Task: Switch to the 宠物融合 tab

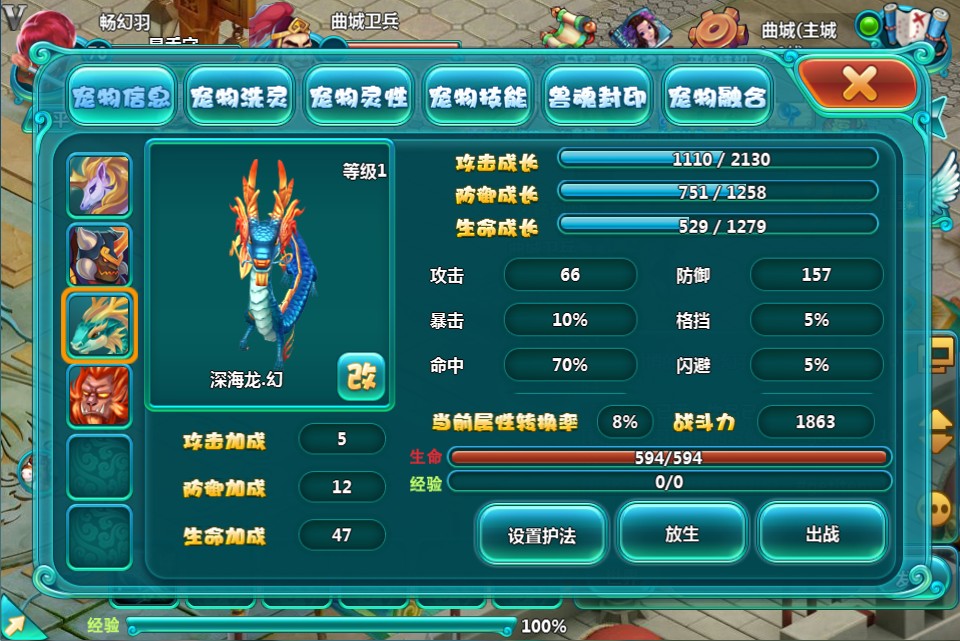Action: point(717,98)
